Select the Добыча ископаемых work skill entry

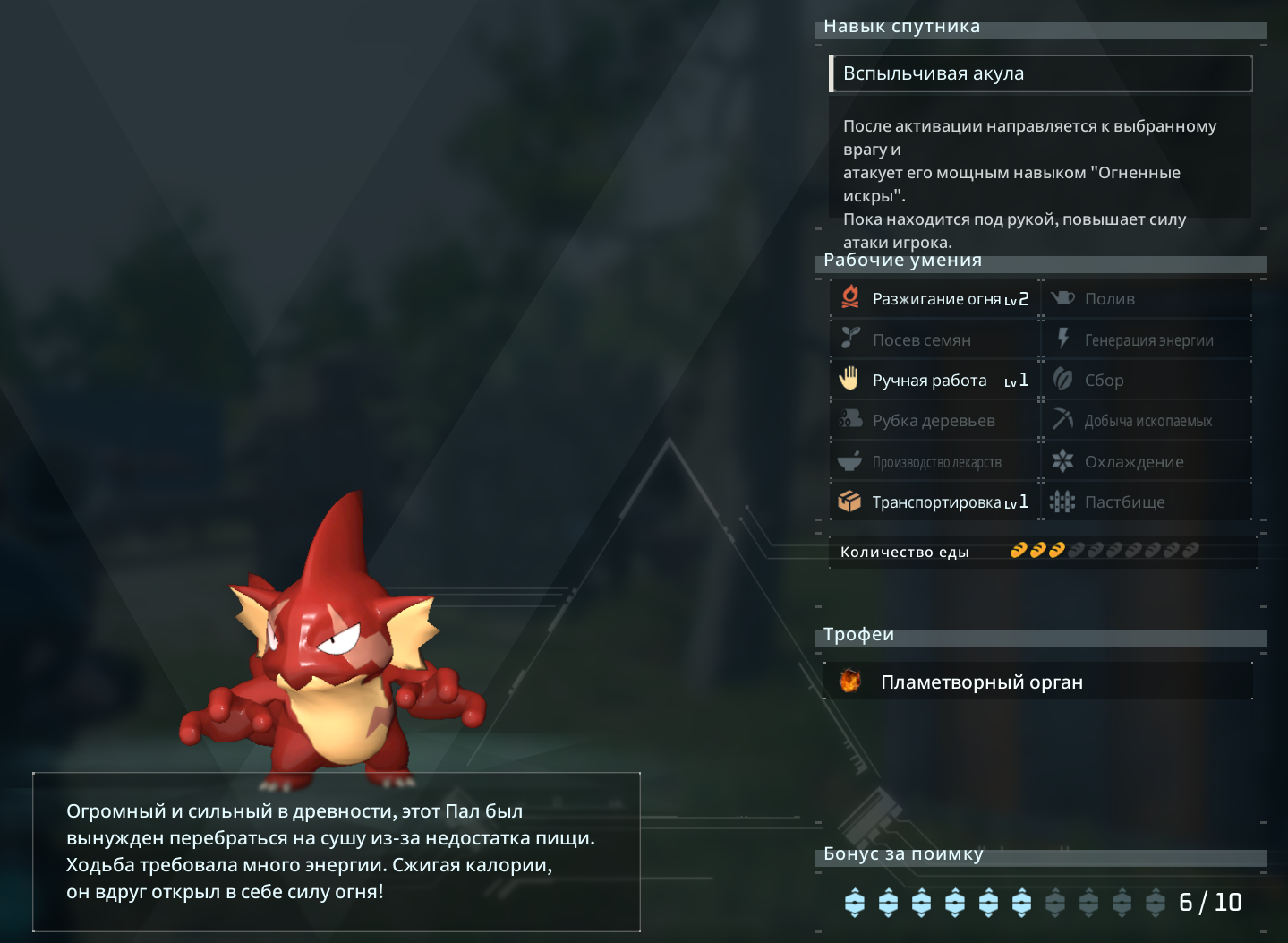click(x=1147, y=421)
